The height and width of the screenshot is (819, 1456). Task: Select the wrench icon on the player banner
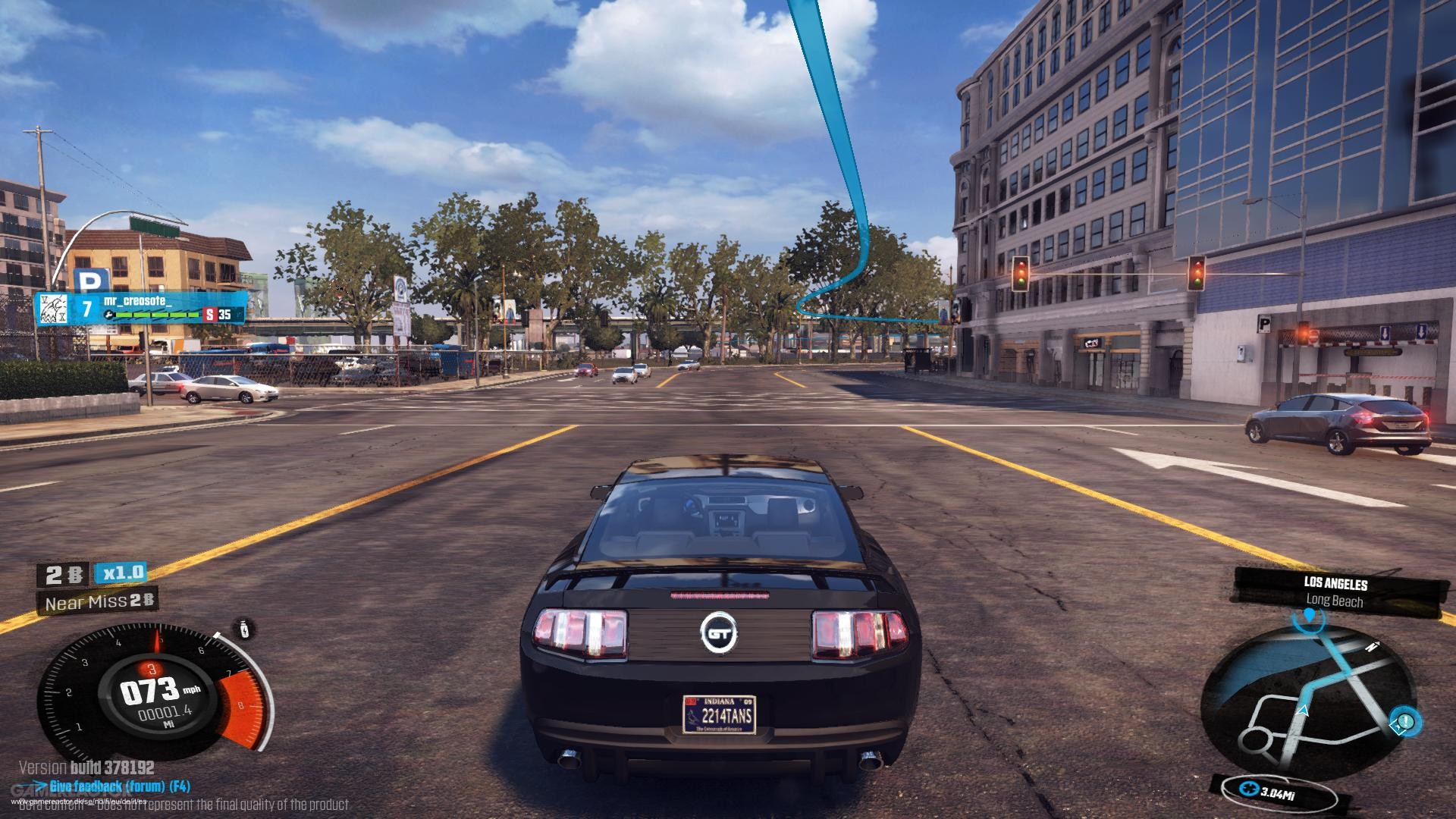(109, 314)
